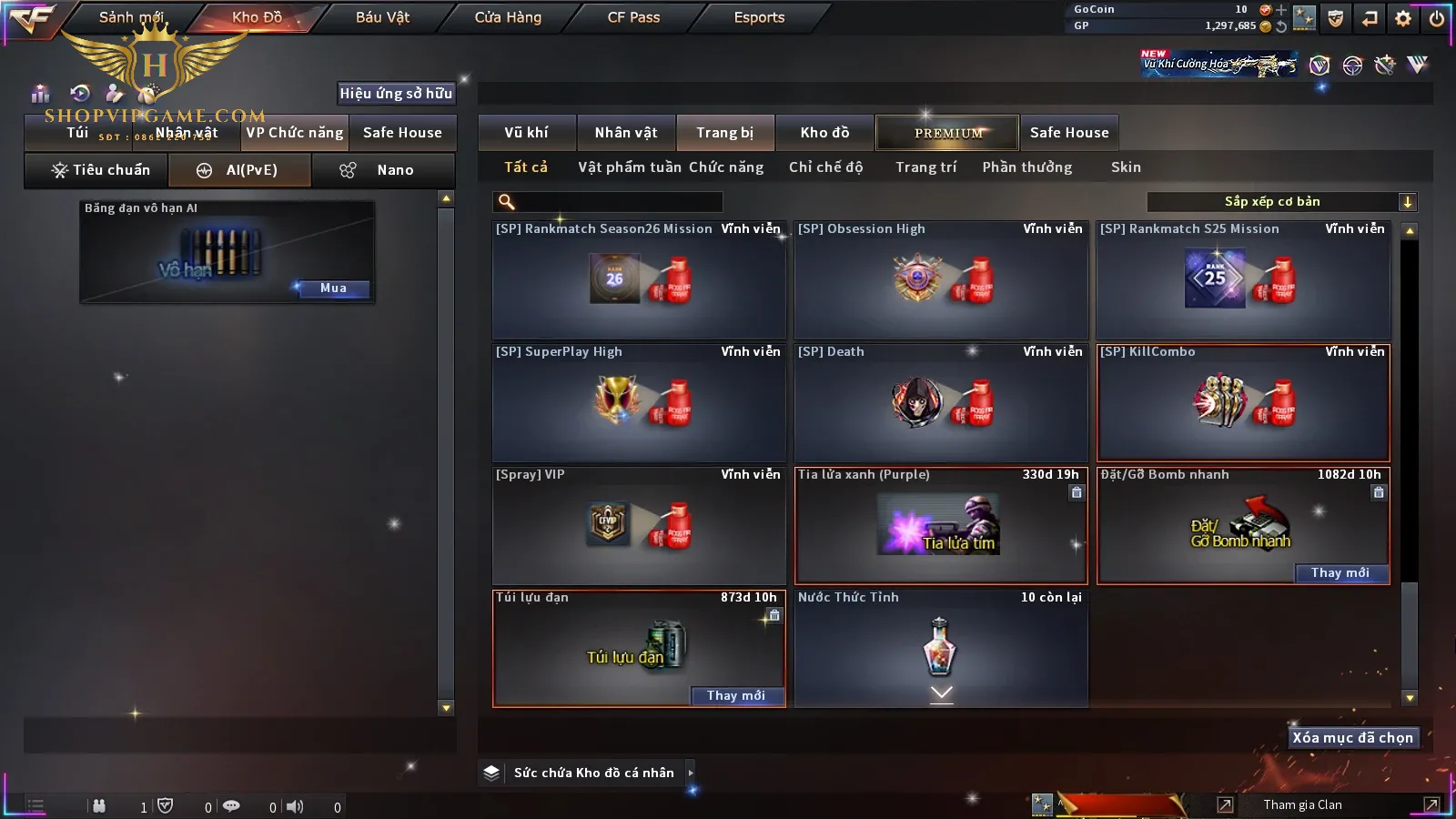Open the Cửa Hàng shop menu
Image resolution: width=1456 pixels, height=819 pixels.
(x=508, y=17)
